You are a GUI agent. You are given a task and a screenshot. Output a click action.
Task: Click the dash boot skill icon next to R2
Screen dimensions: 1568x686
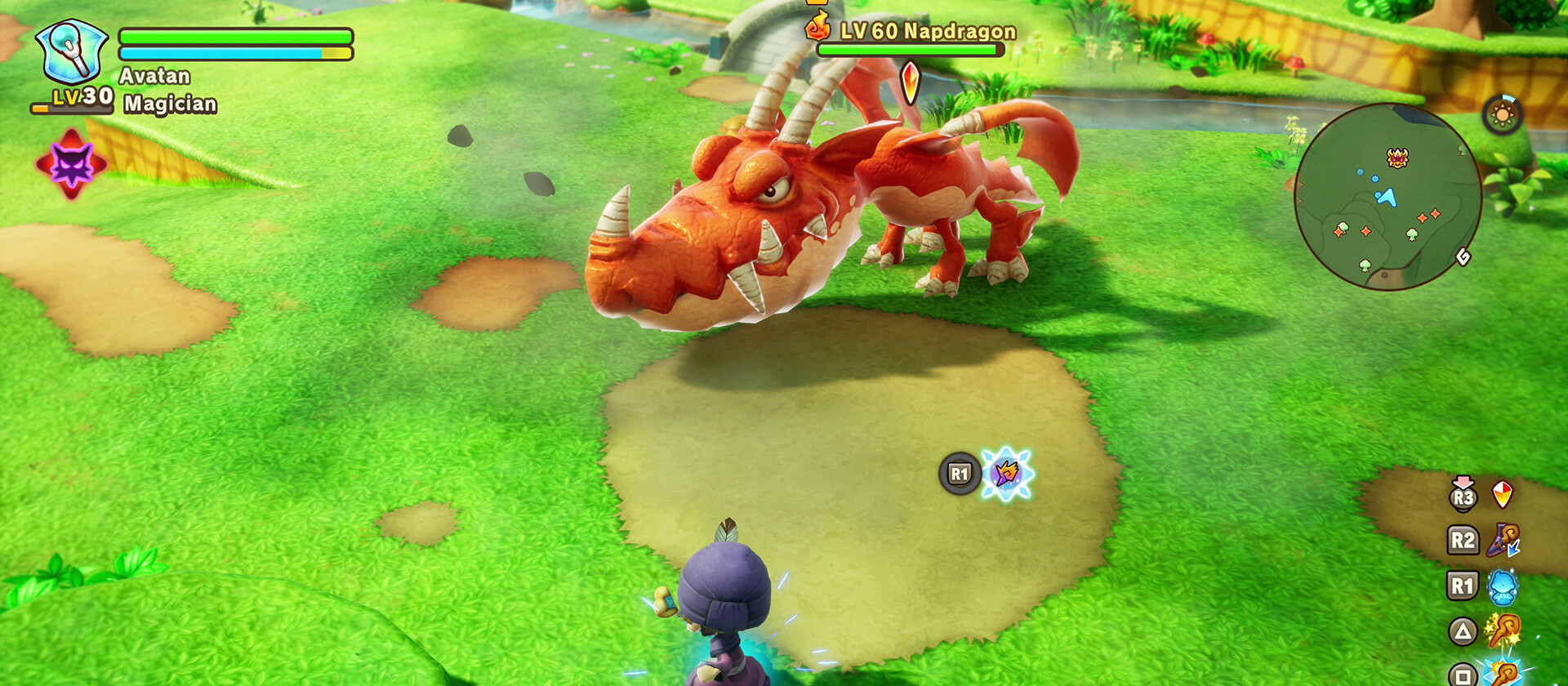click(1503, 537)
